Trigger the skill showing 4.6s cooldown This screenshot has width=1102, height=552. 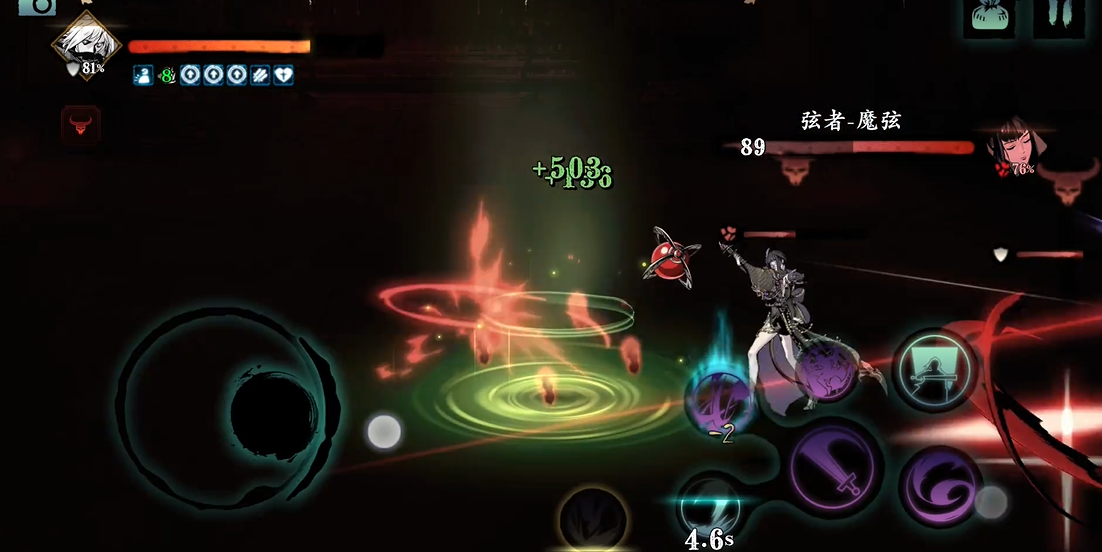click(709, 507)
